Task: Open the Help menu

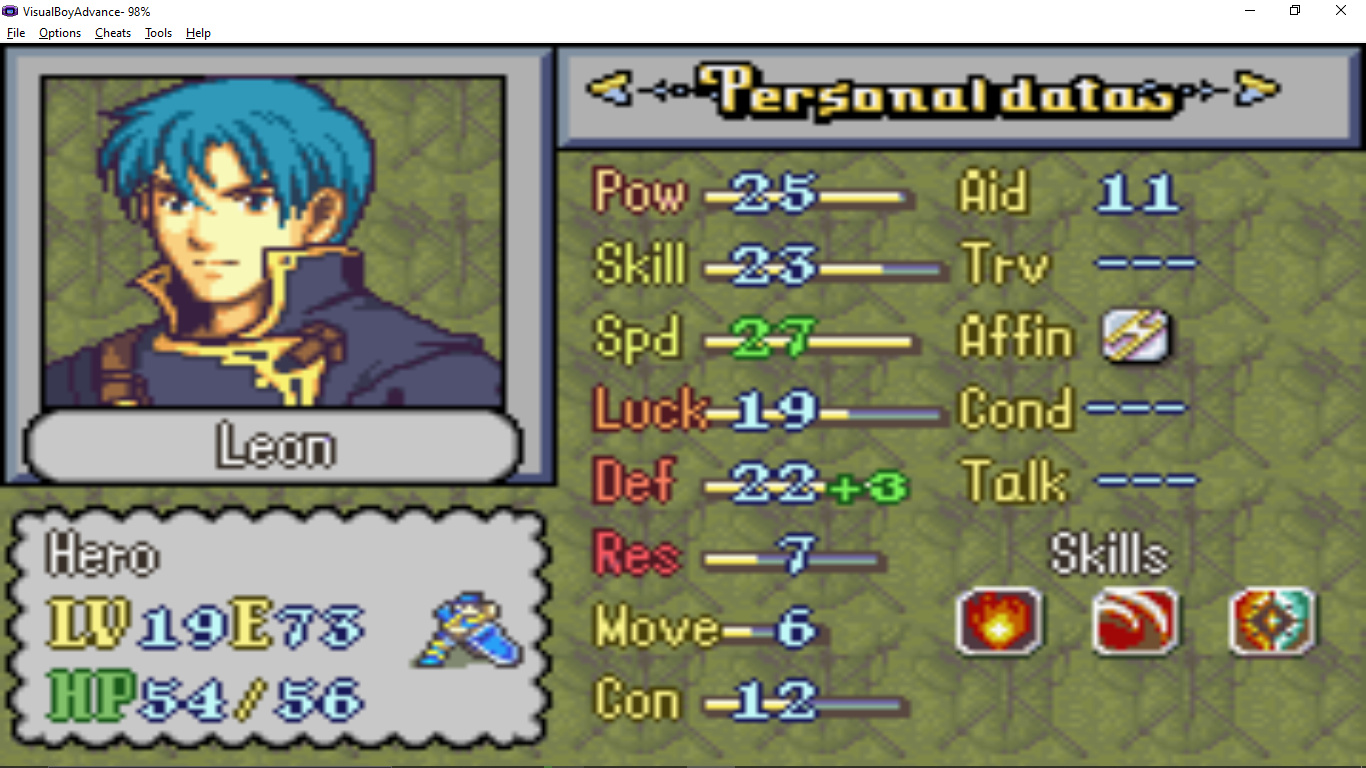Action: click(x=198, y=33)
